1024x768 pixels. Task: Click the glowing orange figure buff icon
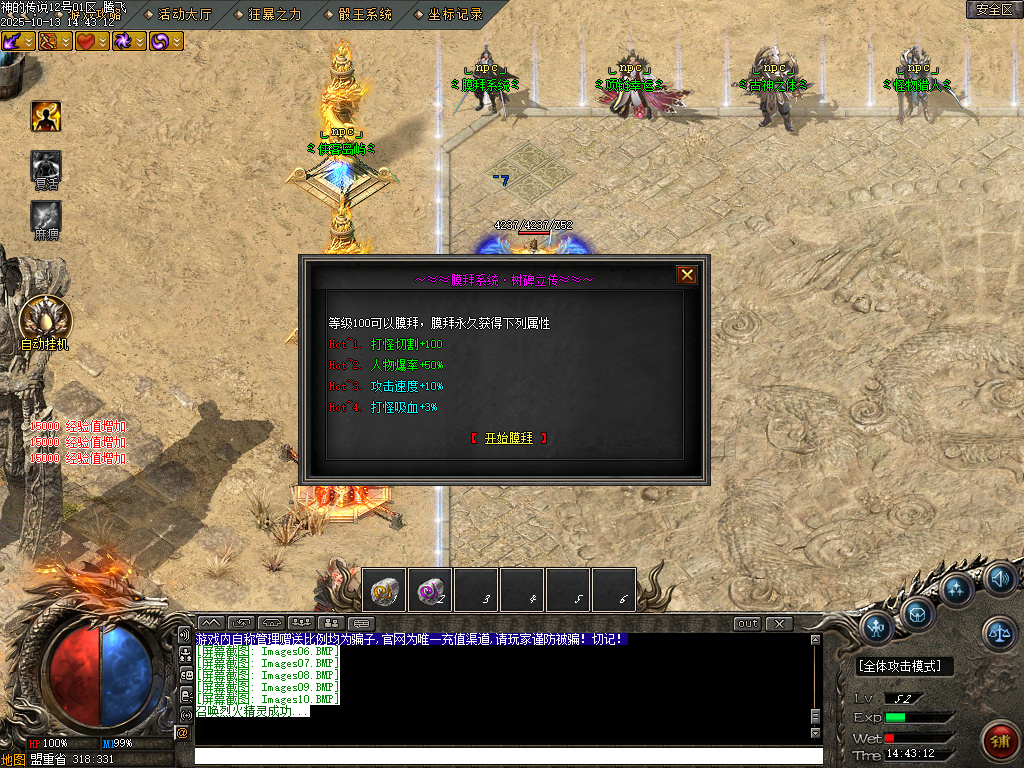(x=46, y=117)
